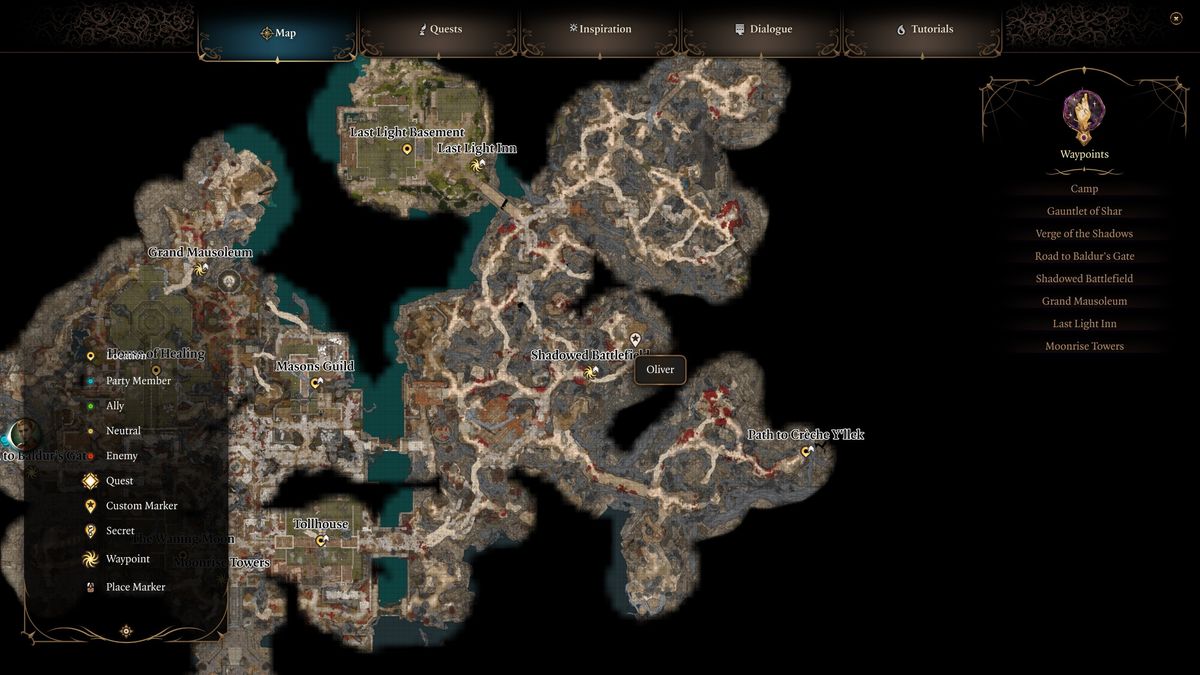This screenshot has width=1200, height=675.
Task: Choose Place Marker in the legend
Action: [x=135, y=587]
